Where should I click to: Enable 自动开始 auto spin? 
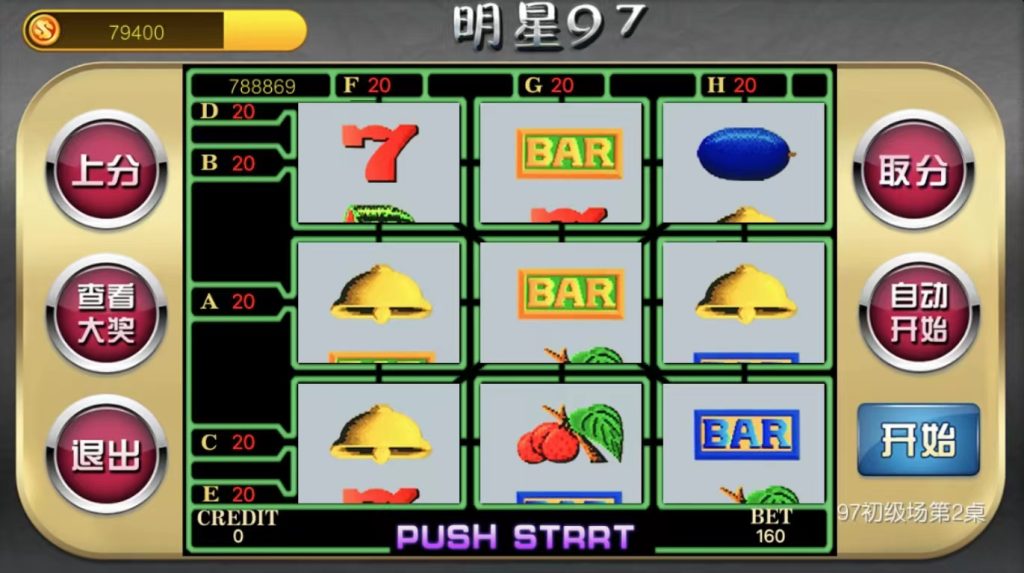click(x=918, y=311)
